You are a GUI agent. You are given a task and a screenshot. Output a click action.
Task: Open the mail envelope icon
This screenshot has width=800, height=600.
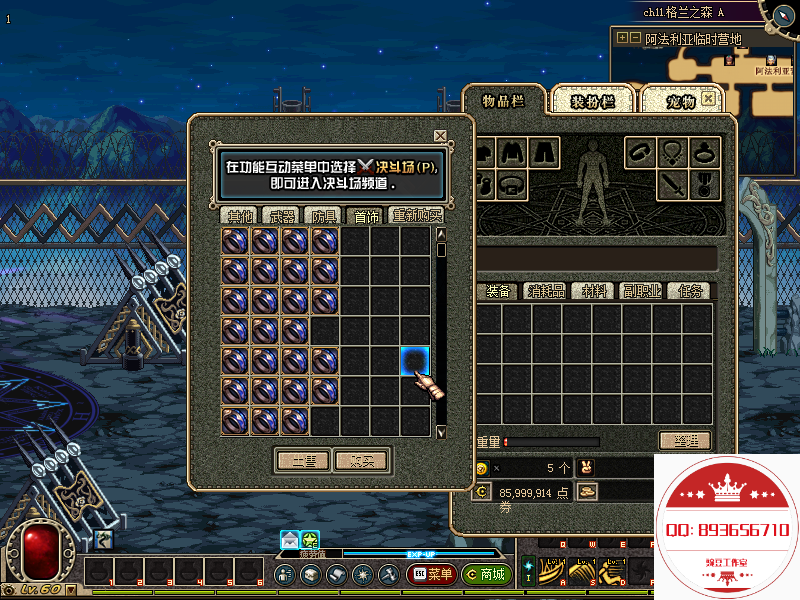(x=289, y=540)
